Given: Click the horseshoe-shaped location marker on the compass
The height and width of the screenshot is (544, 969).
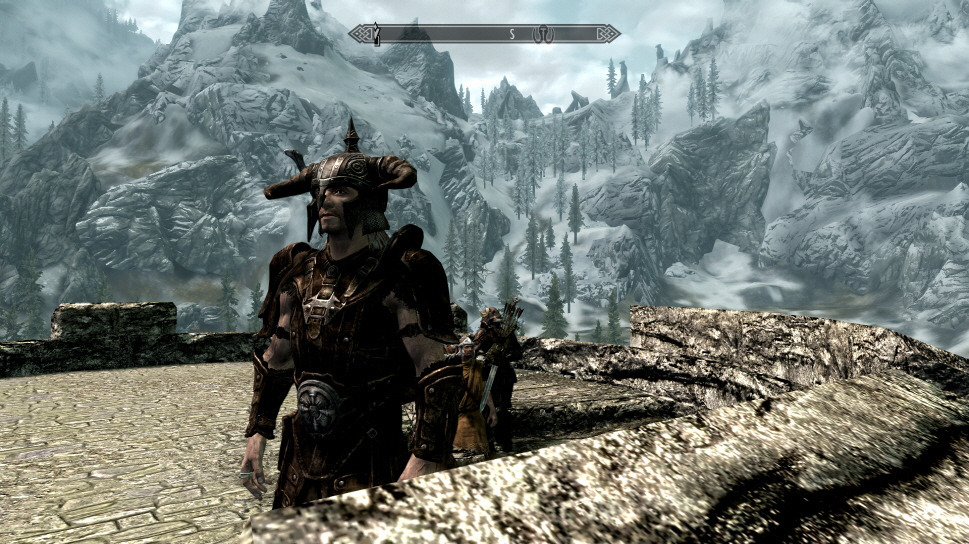Looking at the screenshot, I should tap(545, 34).
